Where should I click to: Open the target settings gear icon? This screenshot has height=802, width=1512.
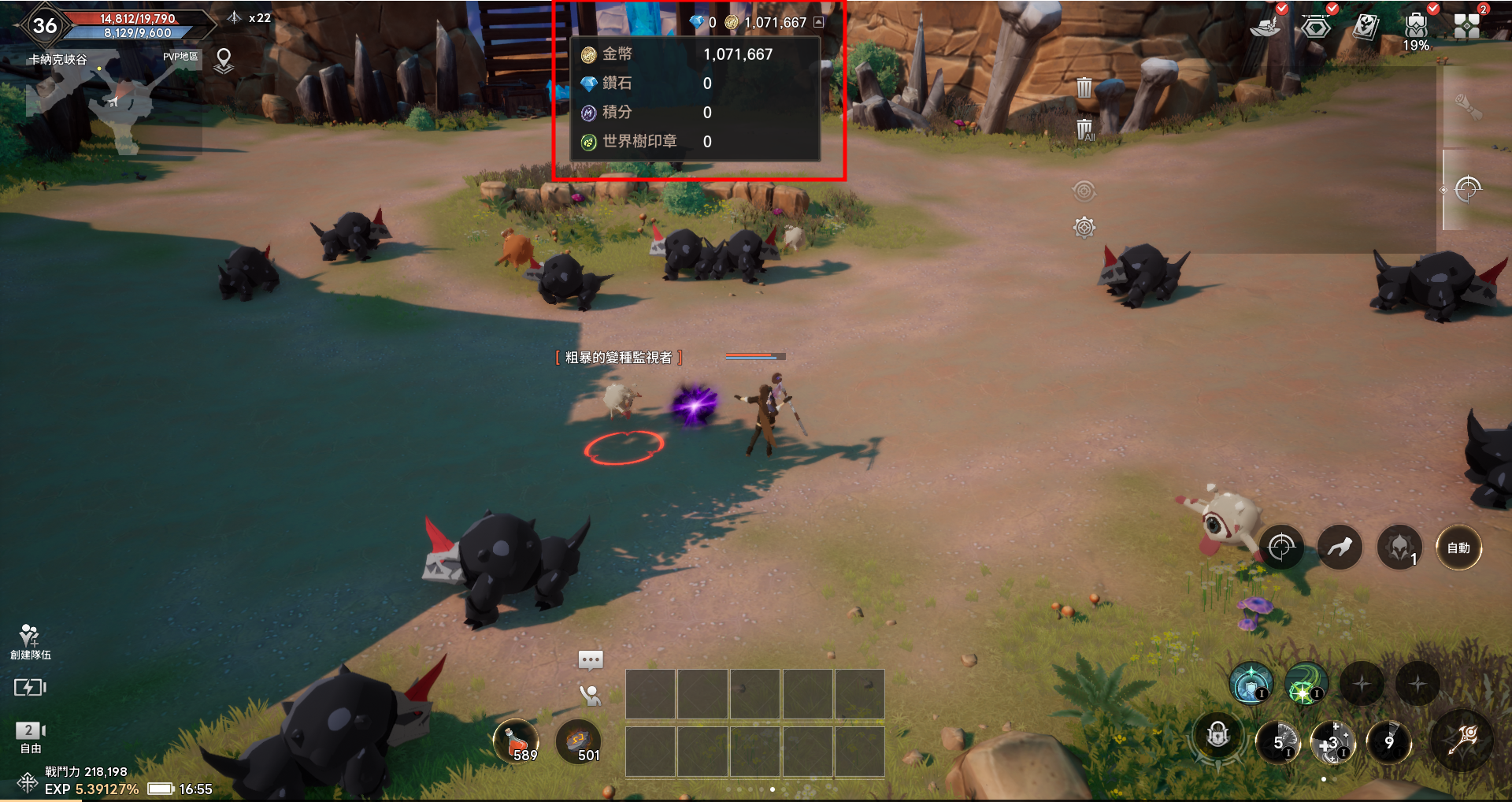[x=1084, y=228]
